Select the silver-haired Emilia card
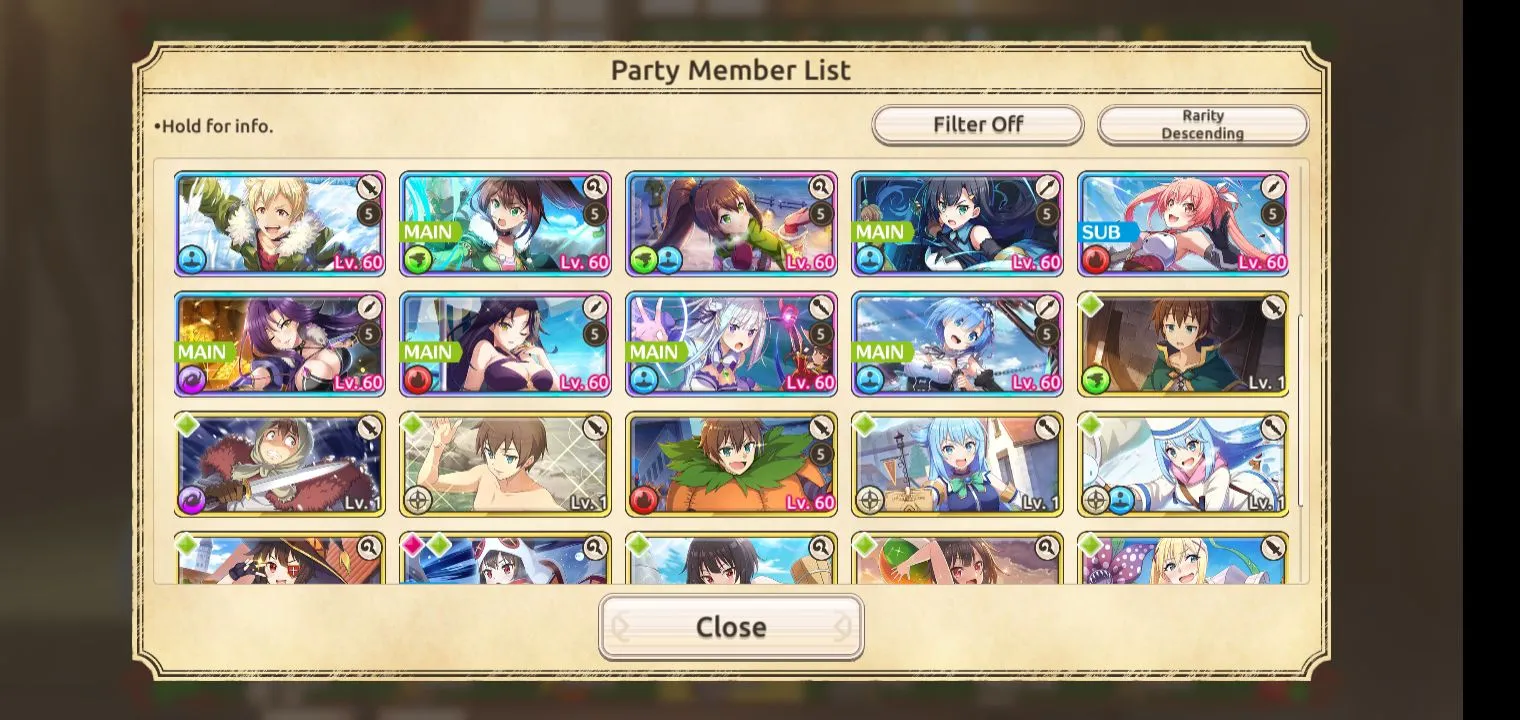Image resolution: width=1520 pixels, height=720 pixels. 731,344
